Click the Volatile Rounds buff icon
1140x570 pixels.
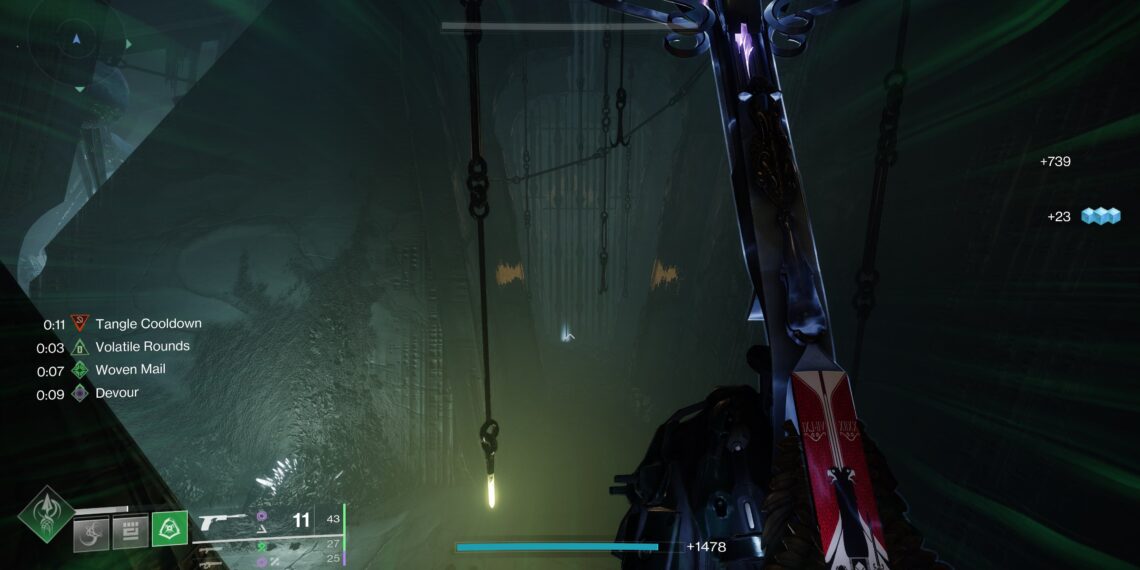79,347
